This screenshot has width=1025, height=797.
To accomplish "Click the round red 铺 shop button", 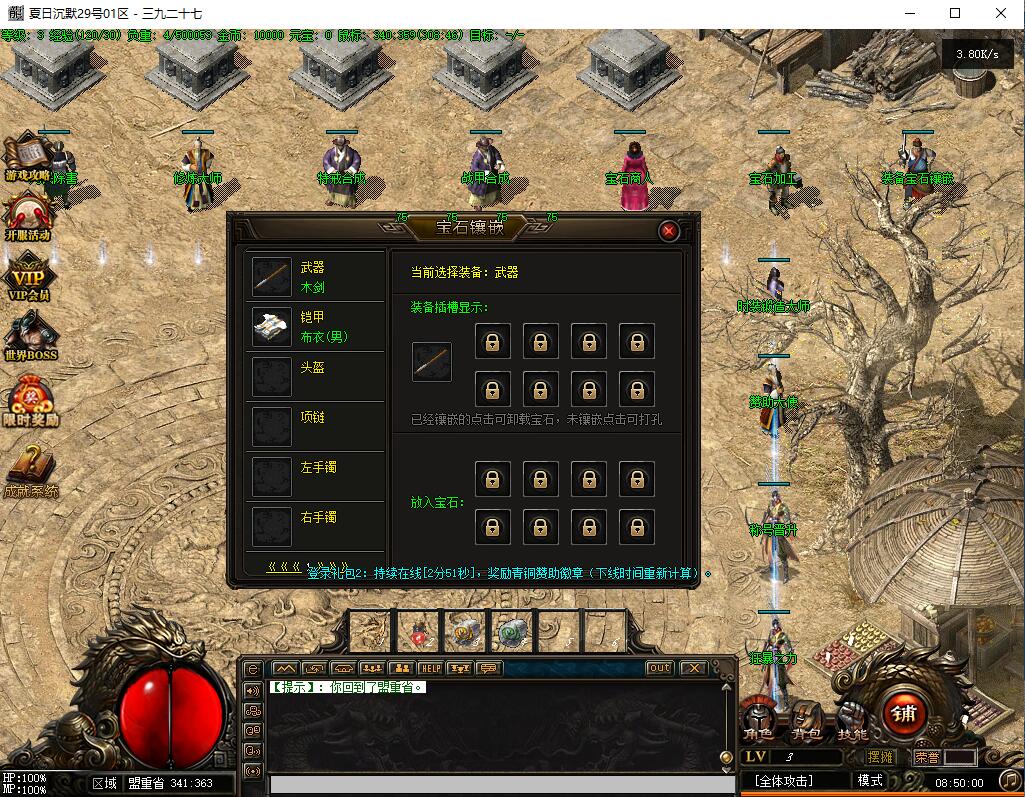I will coord(904,713).
